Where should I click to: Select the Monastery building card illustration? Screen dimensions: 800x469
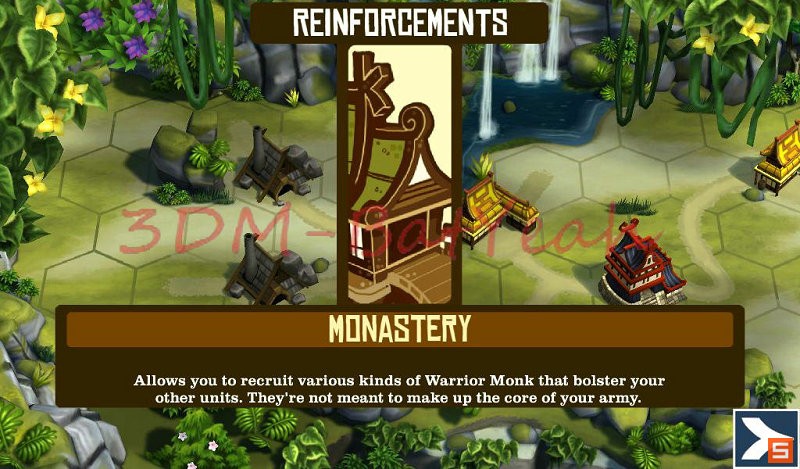click(400, 175)
